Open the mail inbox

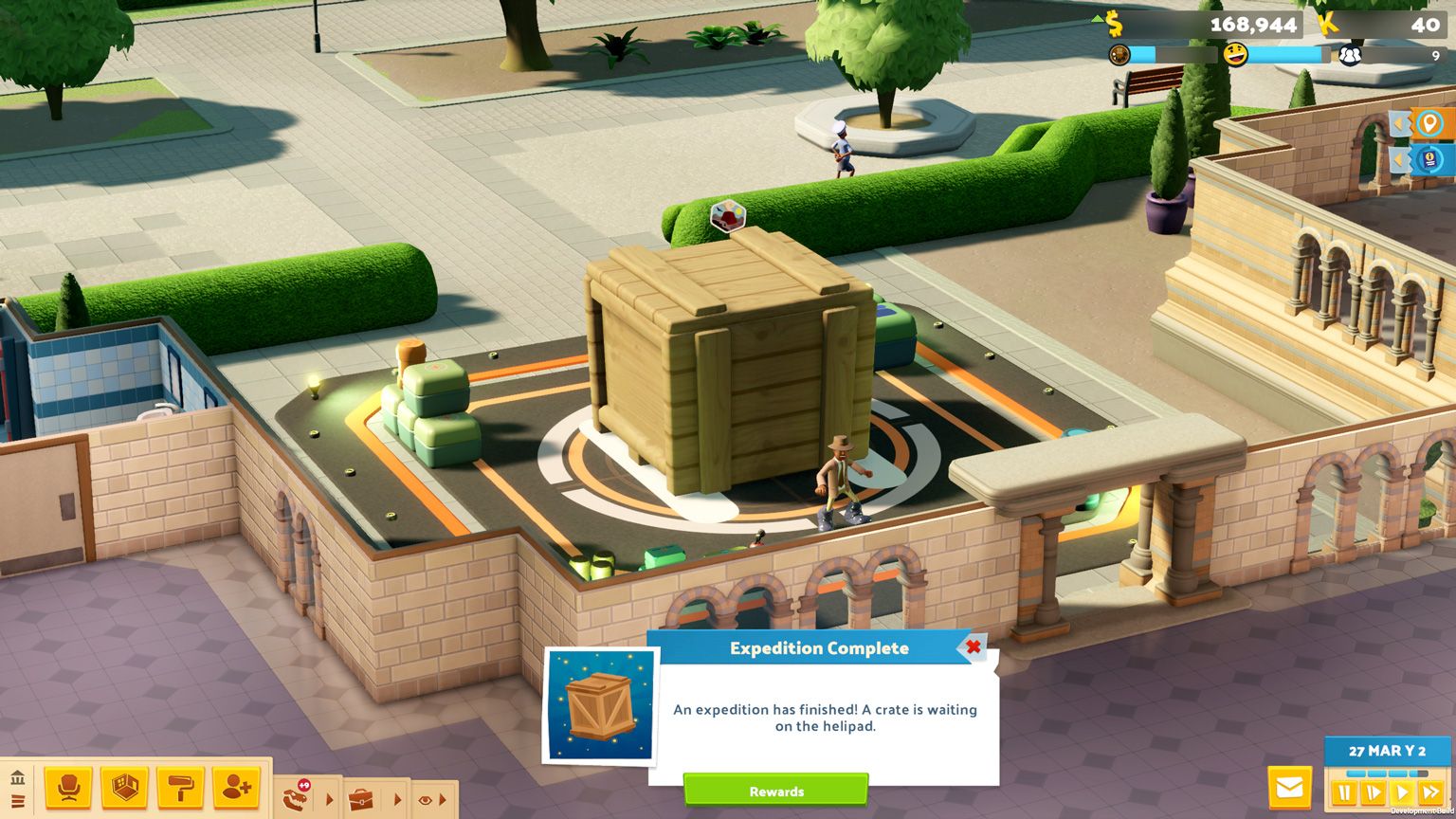pos(1289,788)
